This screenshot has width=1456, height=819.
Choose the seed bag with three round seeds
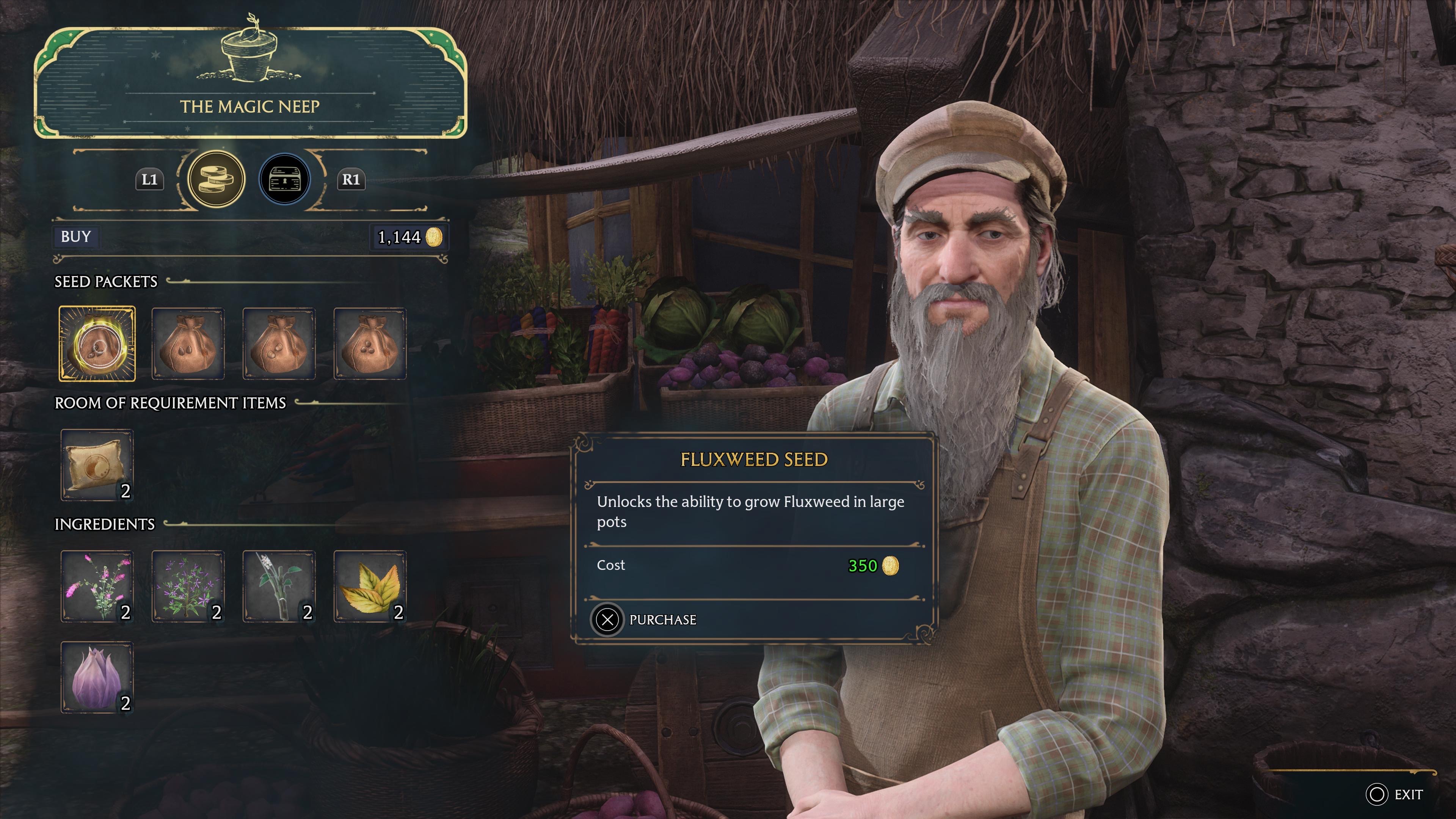(x=370, y=344)
